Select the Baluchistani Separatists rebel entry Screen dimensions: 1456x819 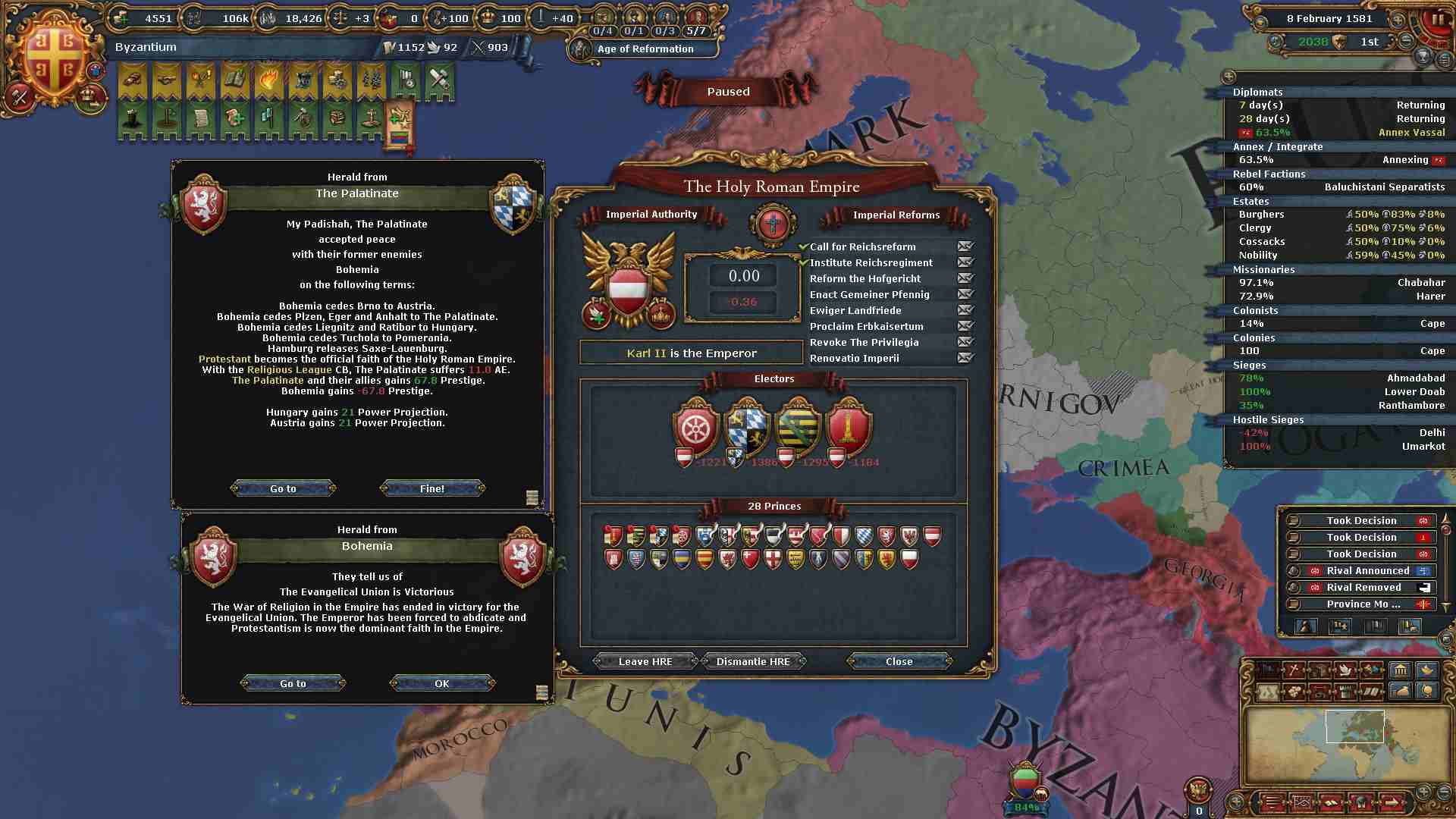click(1384, 187)
